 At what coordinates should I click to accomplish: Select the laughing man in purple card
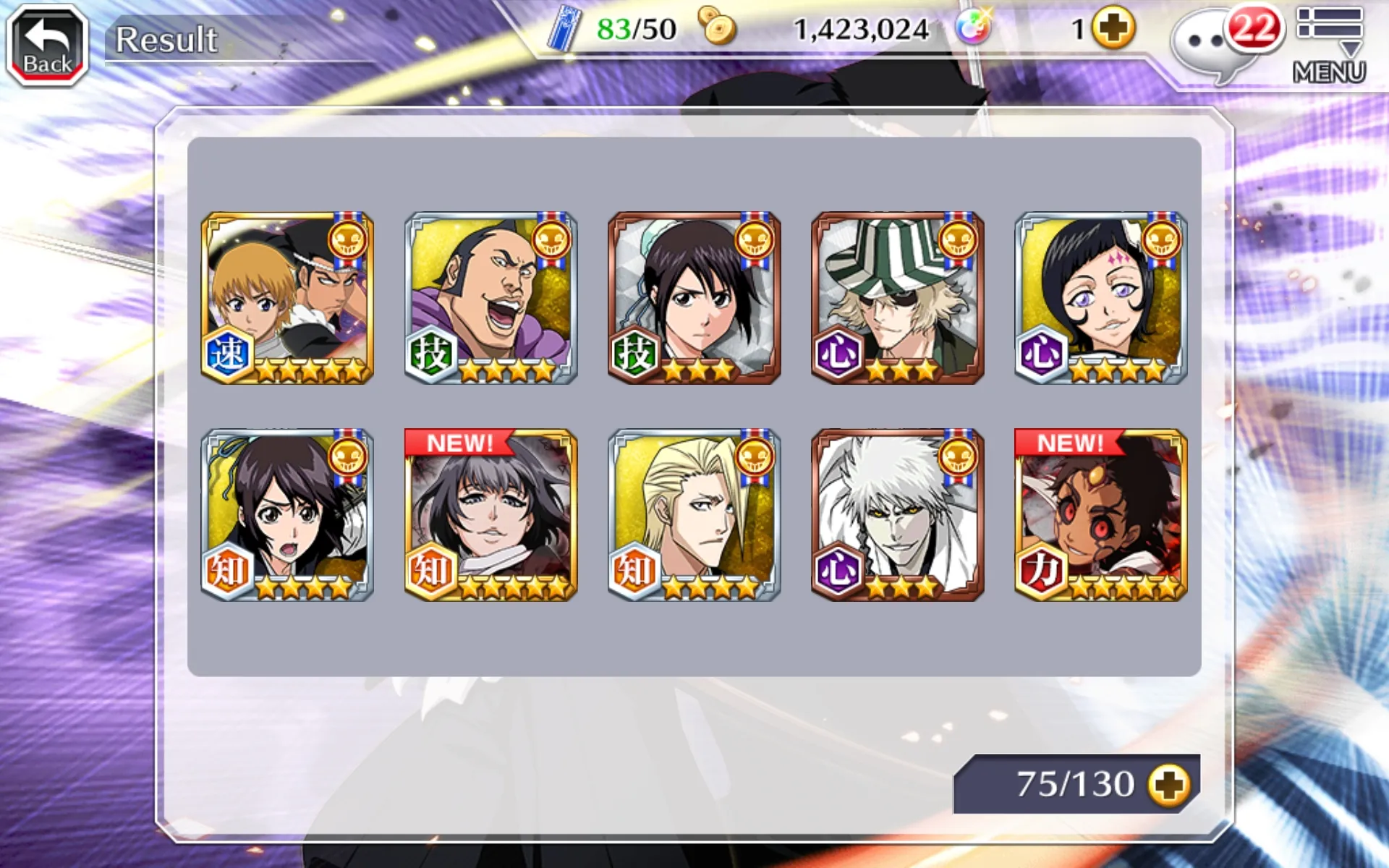[x=490, y=297]
